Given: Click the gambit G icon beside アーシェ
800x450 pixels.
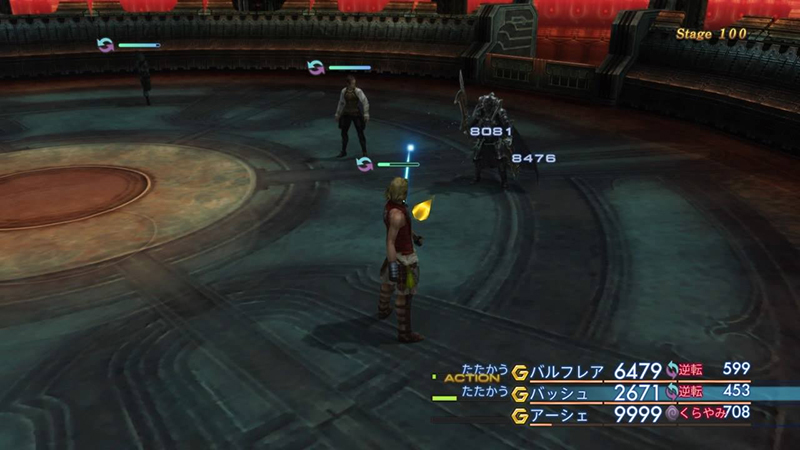Looking at the screenshot, I should pos(518,413).
